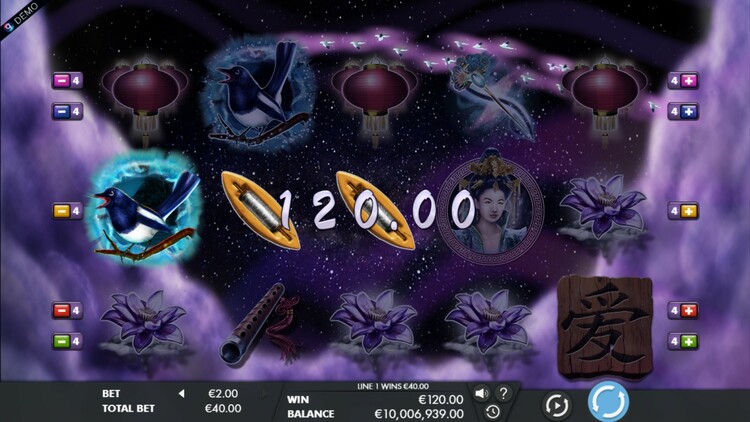Screen dimensions: 750x422
Task: Click the pink minus button on the left
Action: [60, 81]
